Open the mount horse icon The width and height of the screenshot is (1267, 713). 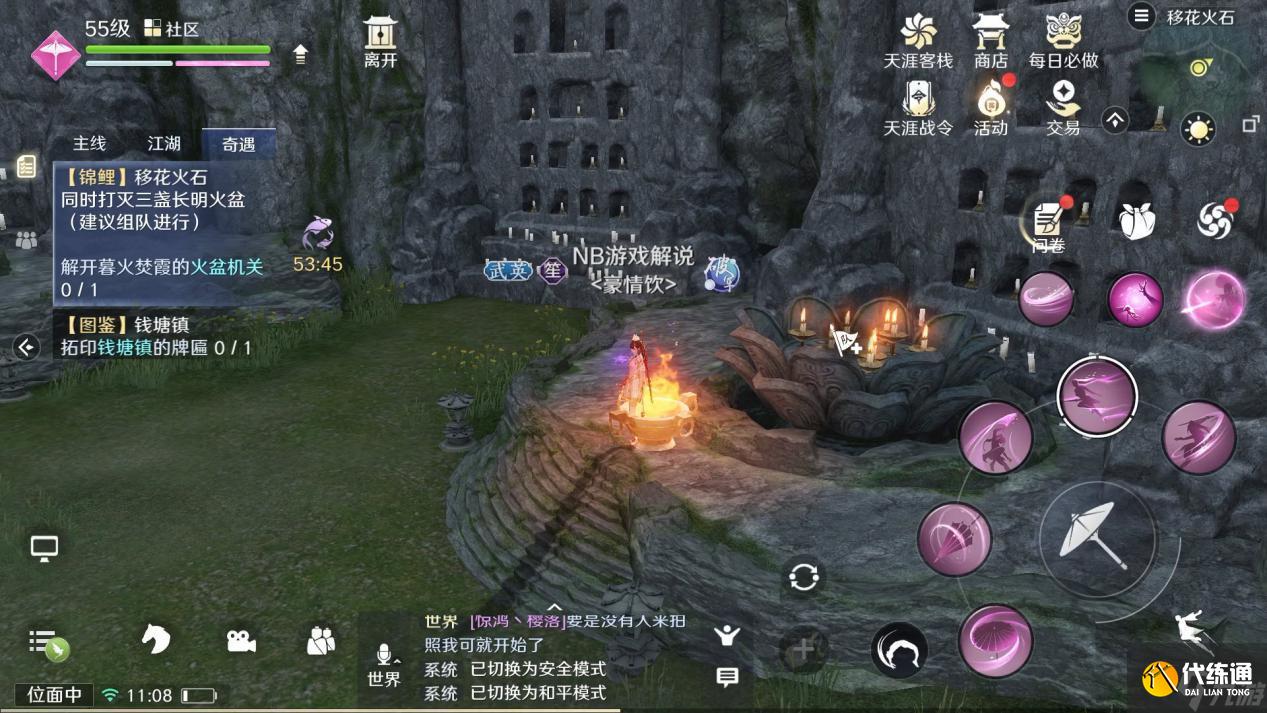coord(155,640)
